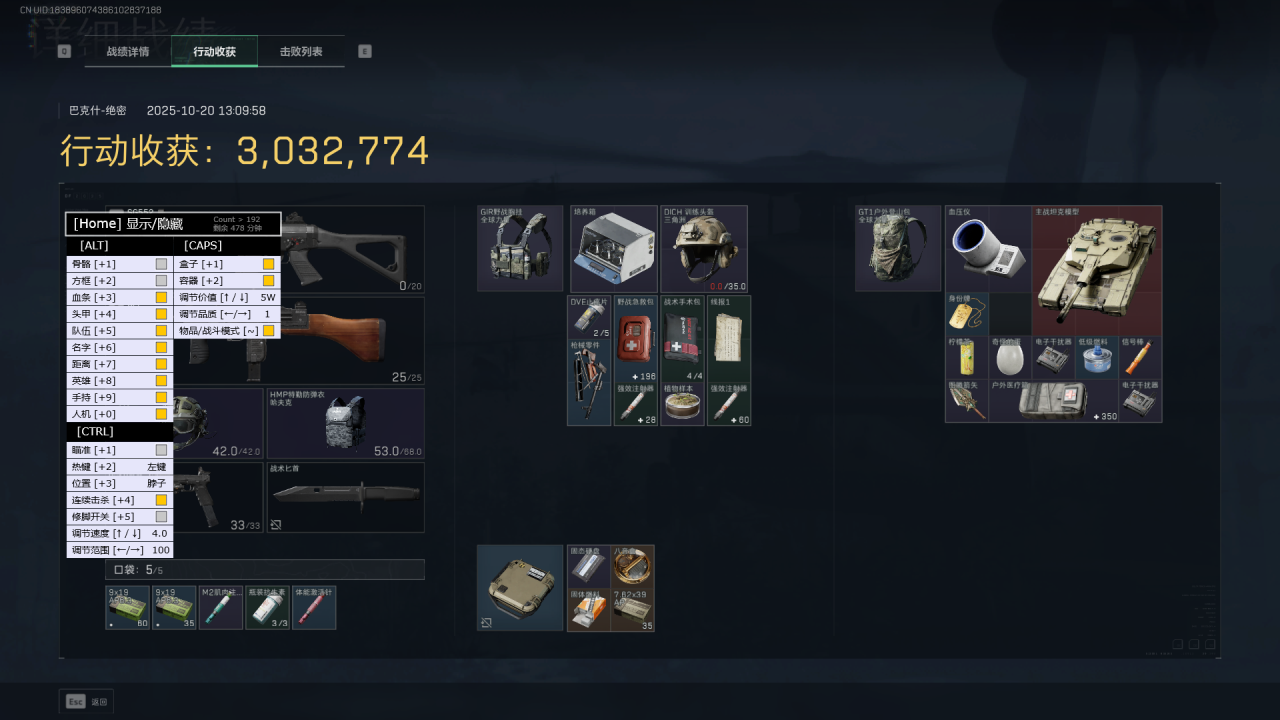Select the red 野战急救包 first aid kit

636,340
